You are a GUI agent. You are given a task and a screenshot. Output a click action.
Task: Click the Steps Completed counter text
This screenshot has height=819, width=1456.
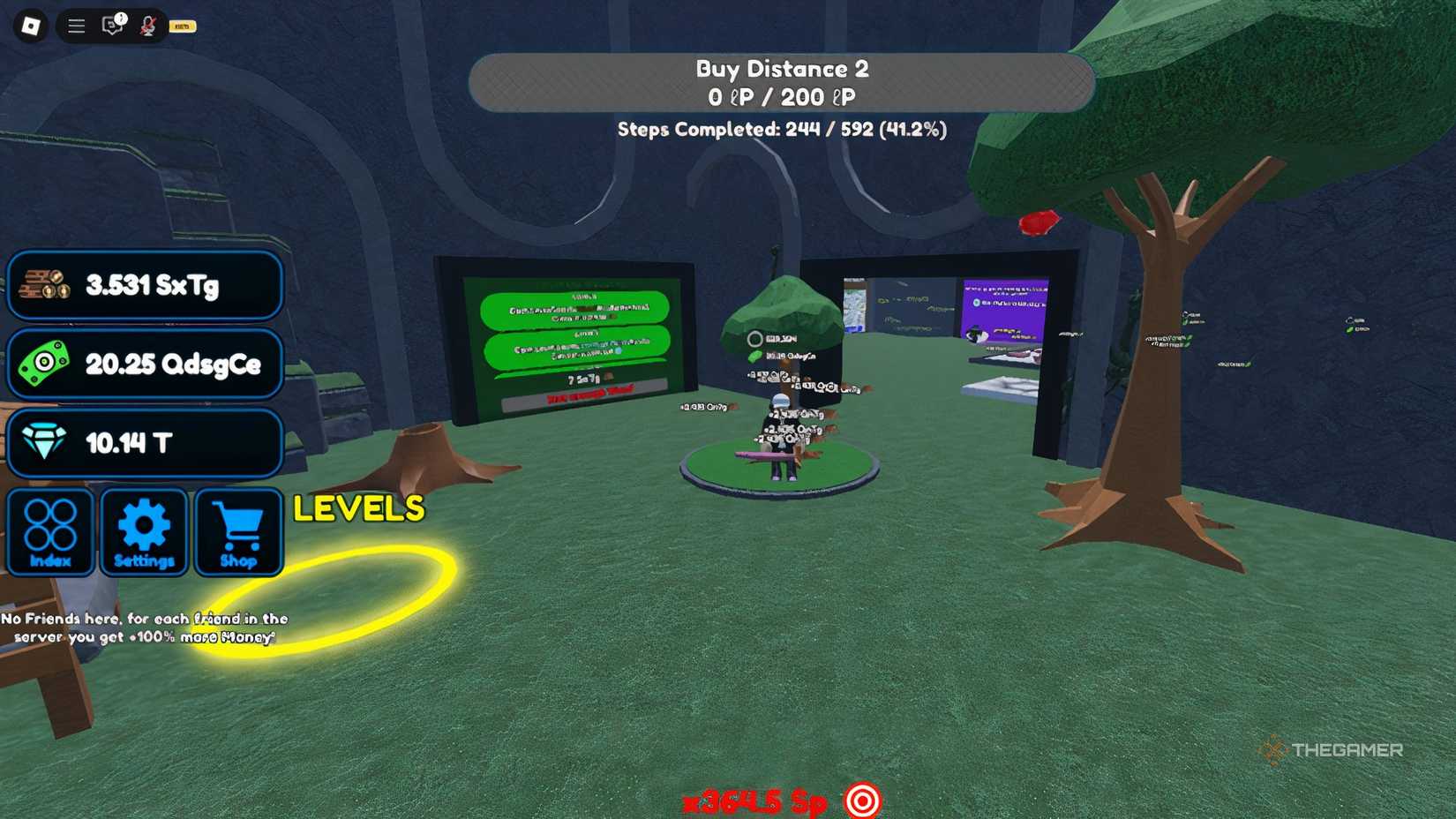(784, 129)
